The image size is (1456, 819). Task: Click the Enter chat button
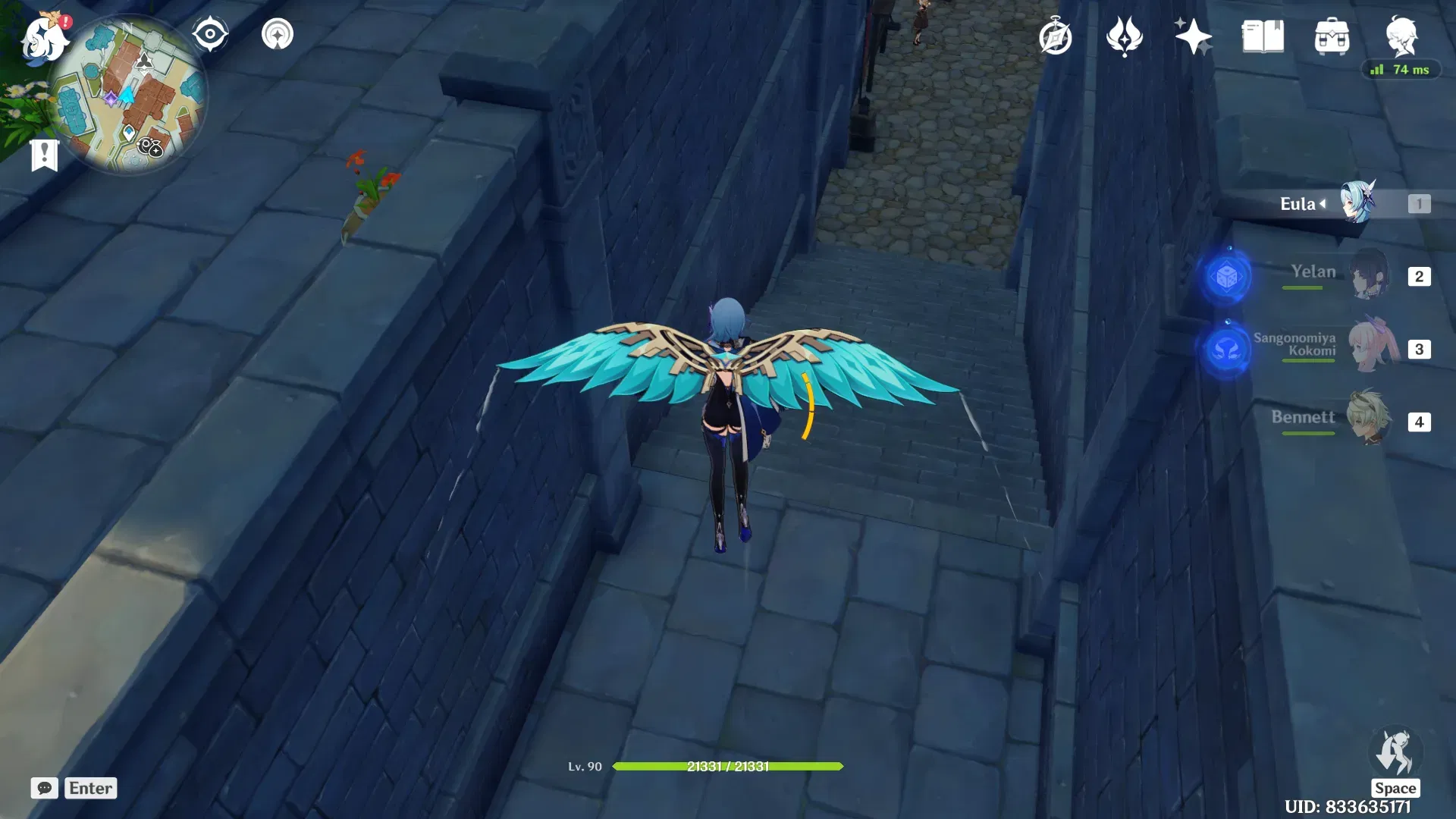click(90, 788)
